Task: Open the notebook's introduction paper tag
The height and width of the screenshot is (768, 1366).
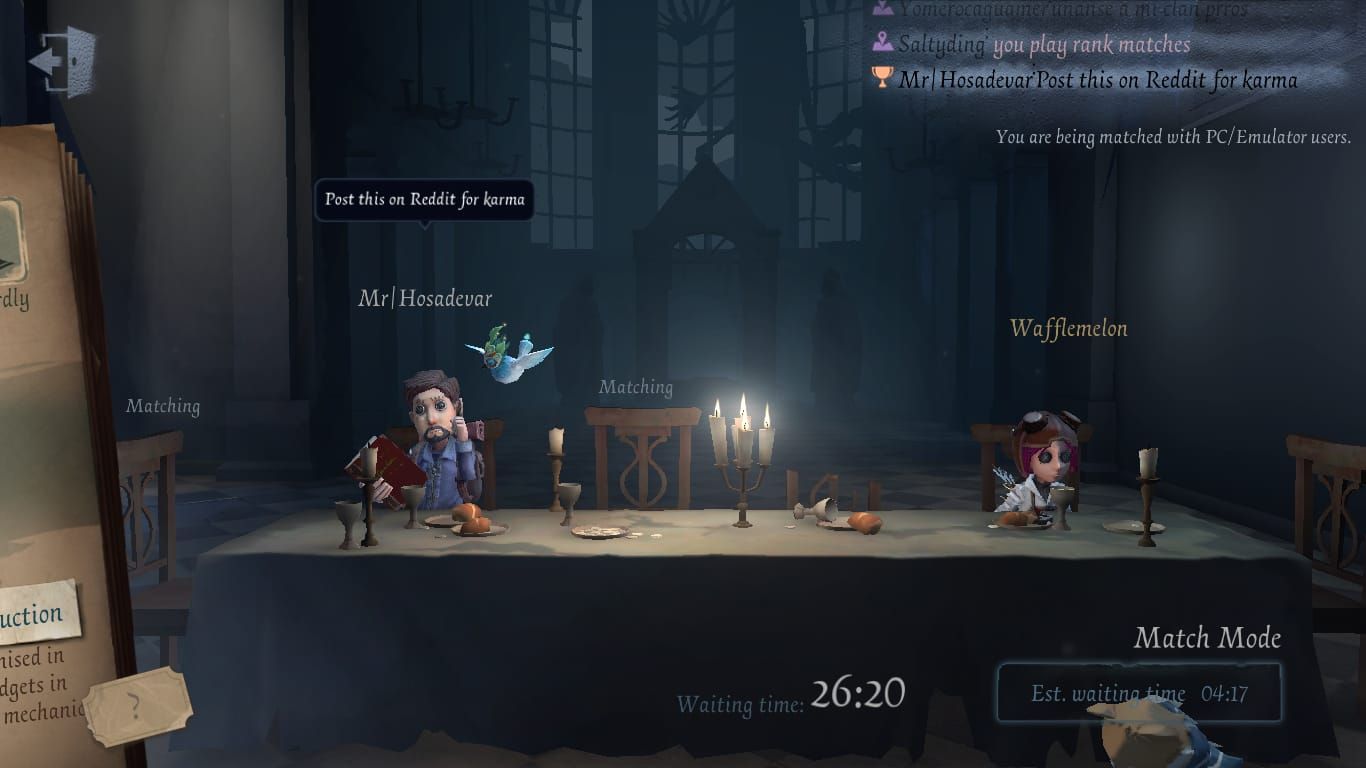Action: click(x=36, y=612)
